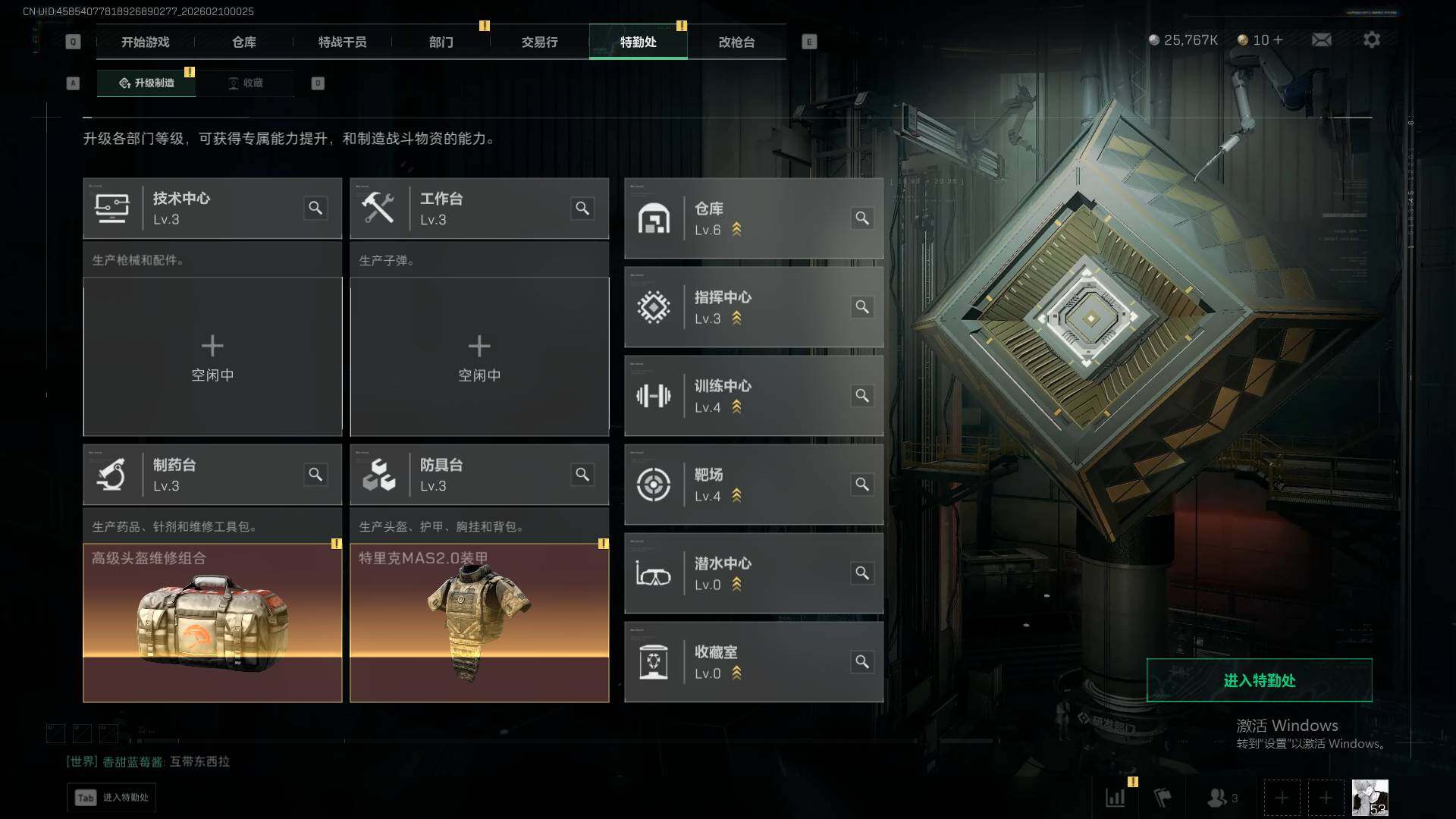Add a production task to idle 工作台 slot
This screenshot has width=1456, height=819.
pos(479,356)
